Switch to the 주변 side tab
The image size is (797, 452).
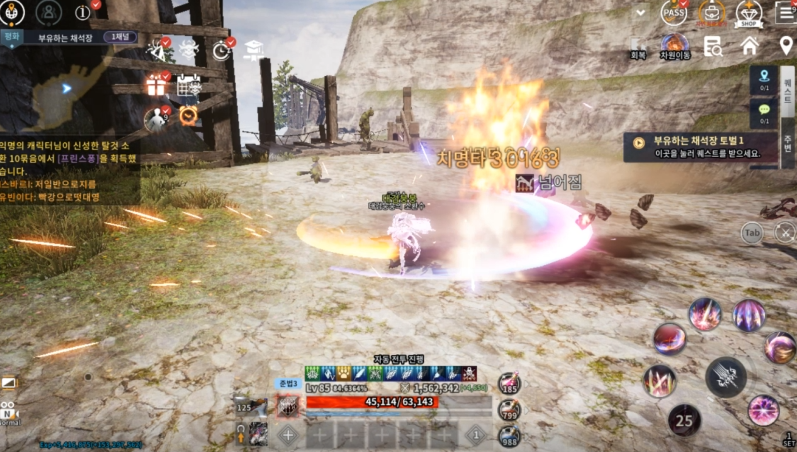click(x=787, y=141)
